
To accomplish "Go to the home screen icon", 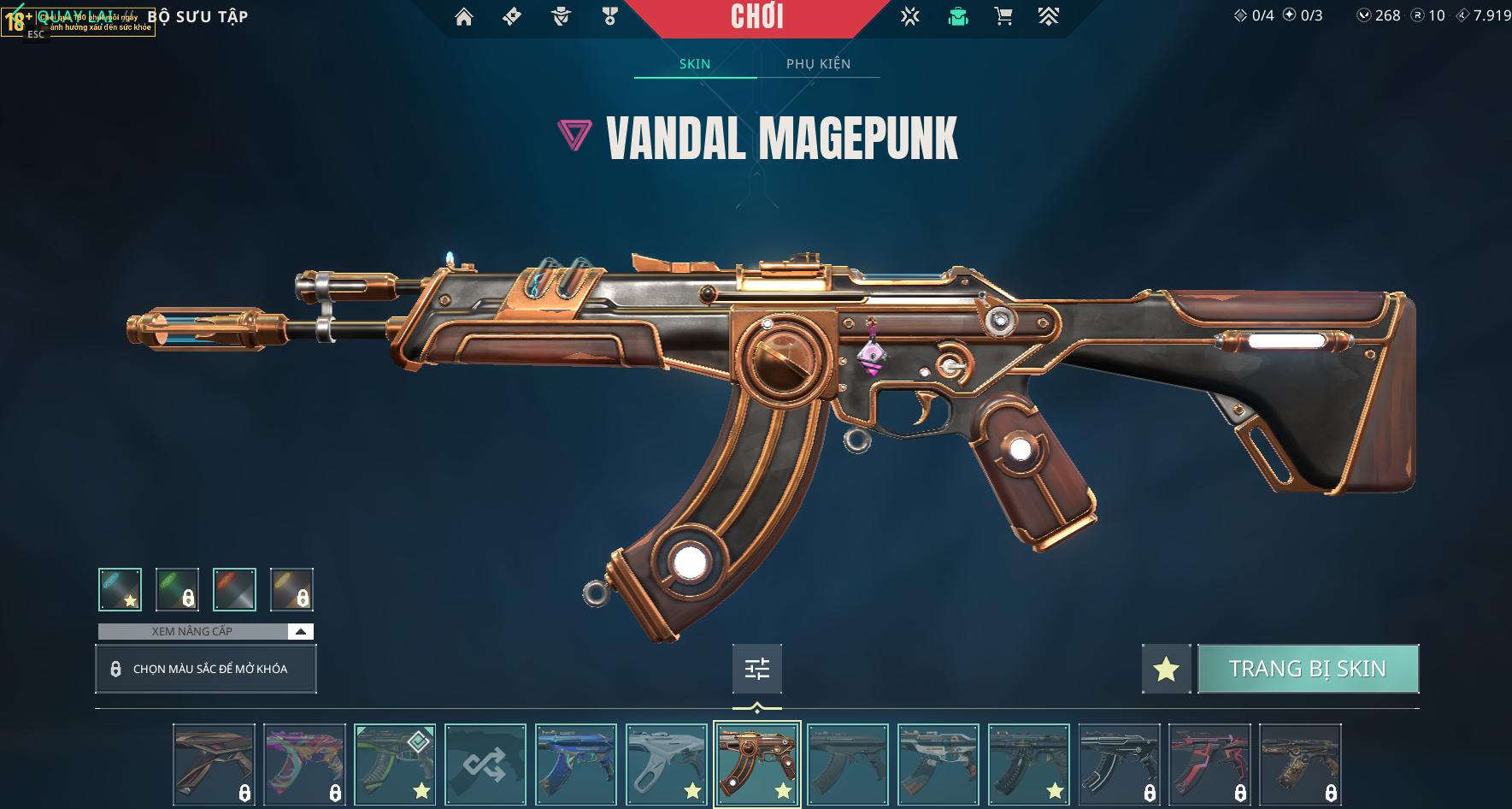I will 464,16.
